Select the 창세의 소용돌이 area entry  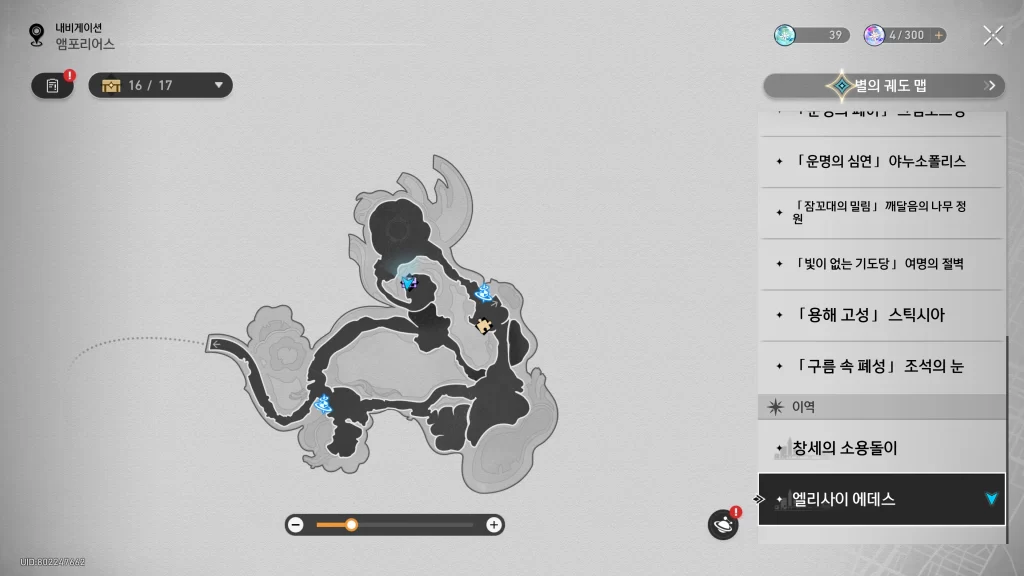coord(880,448)
